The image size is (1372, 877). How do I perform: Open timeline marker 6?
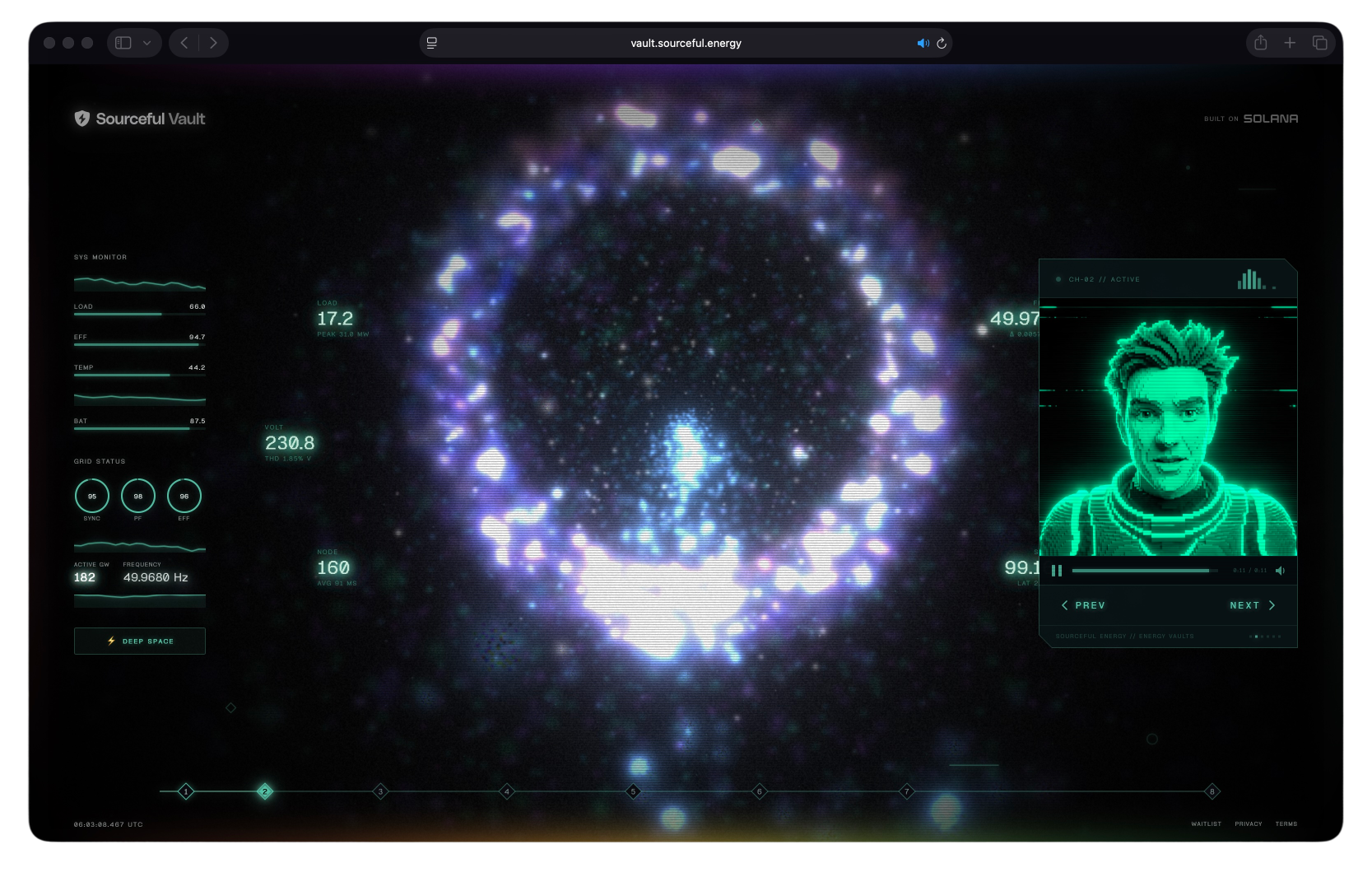click(760, 791)
